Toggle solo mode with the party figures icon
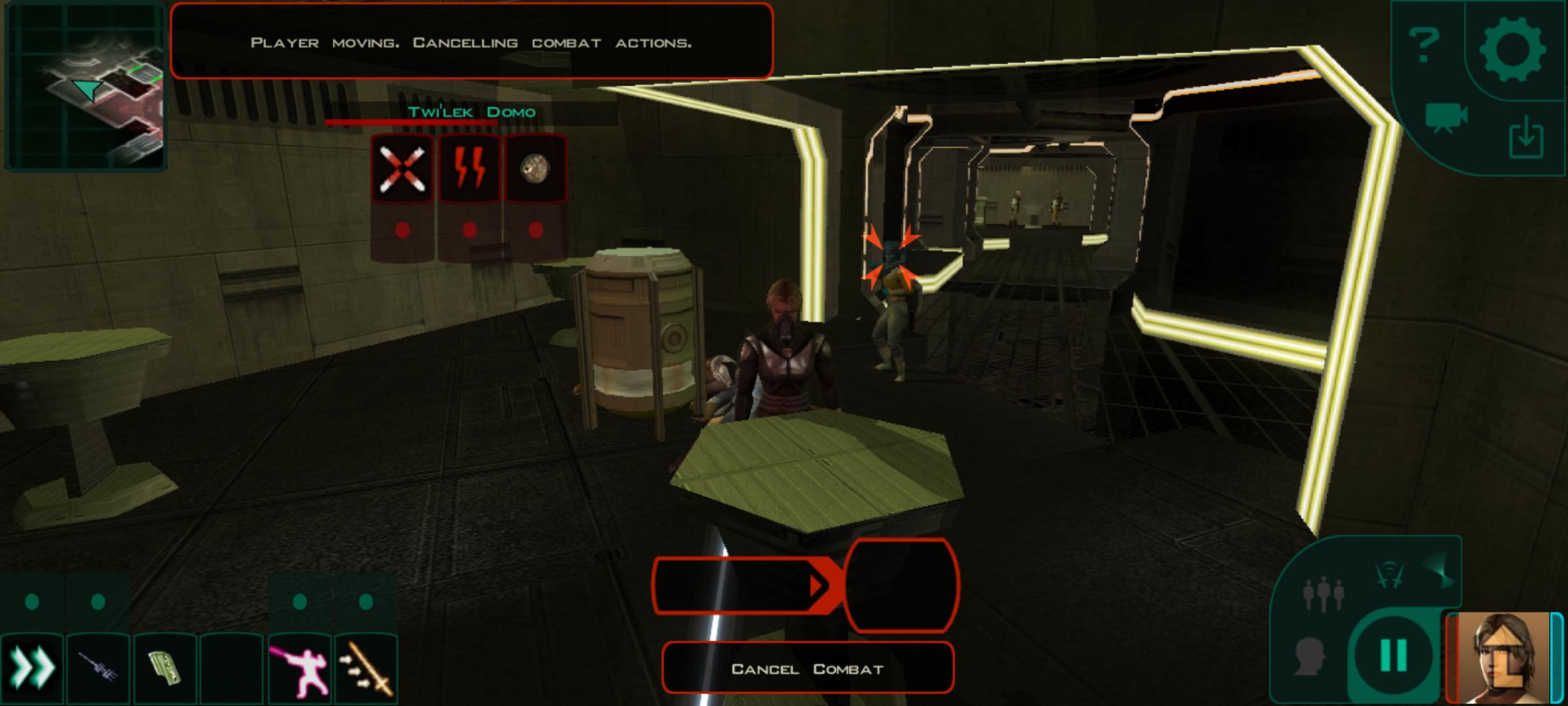 click(x=1323, y=593)
